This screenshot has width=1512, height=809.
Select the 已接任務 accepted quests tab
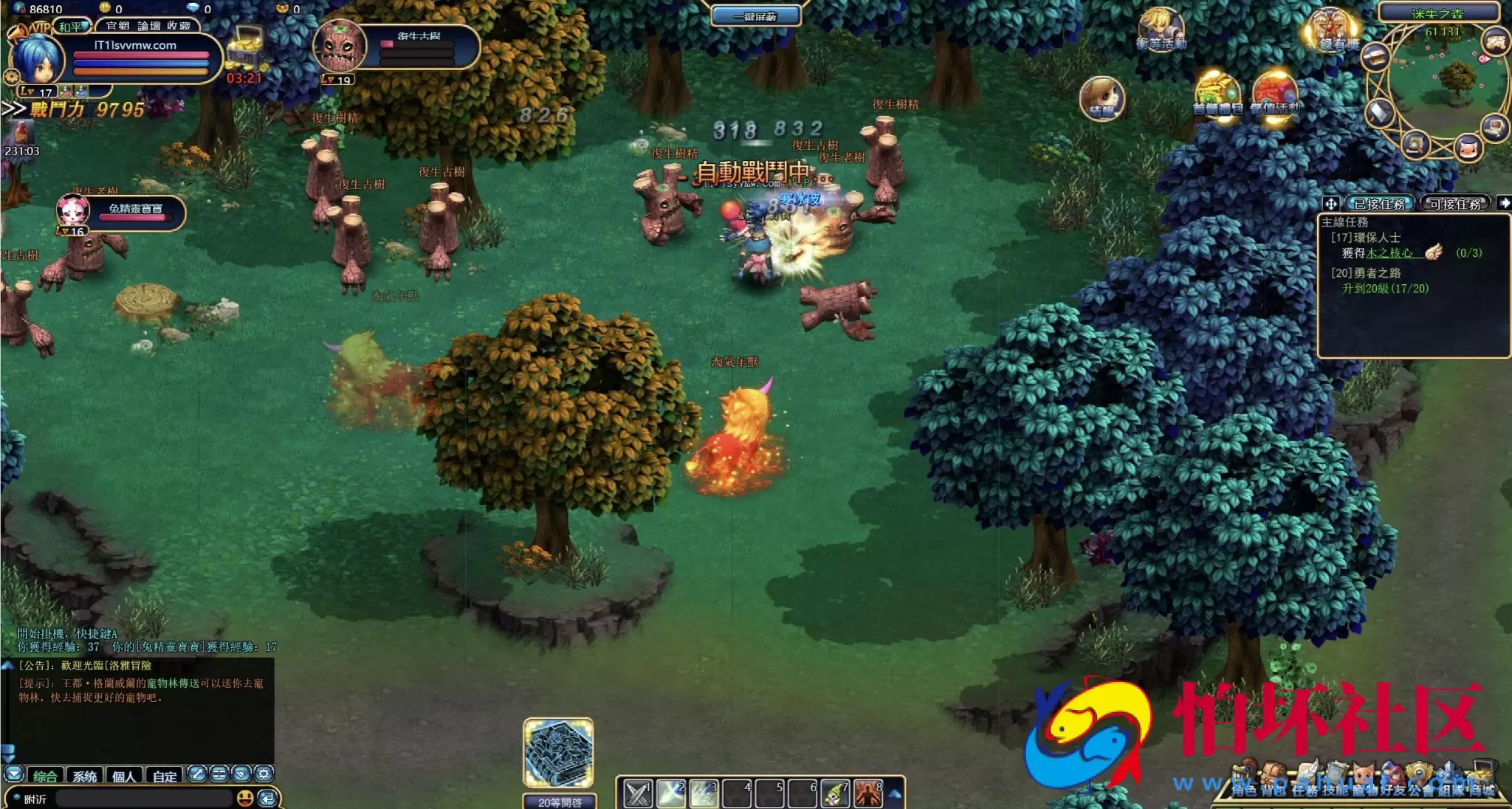(1379, 204)
